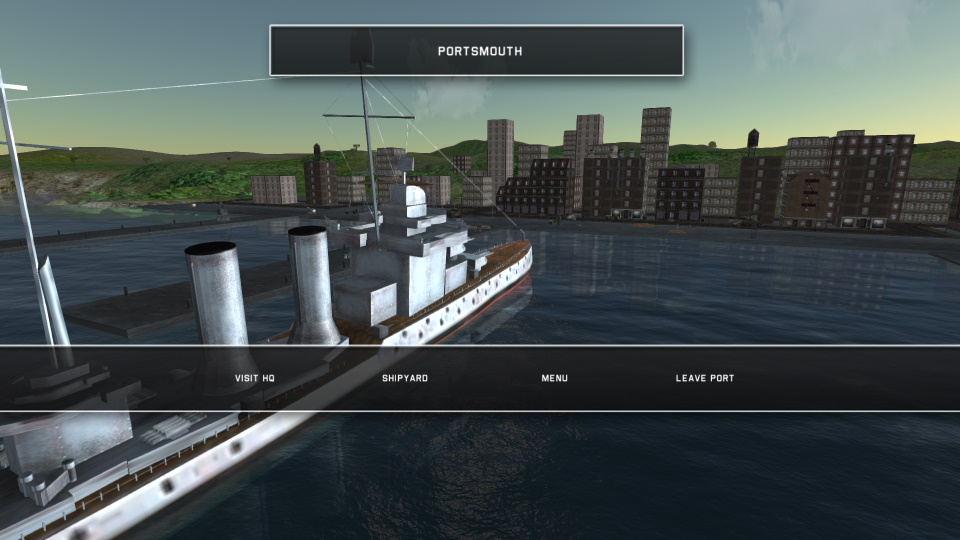This screenshot has height=540, width=960.
Task: Open the Shipyard
Action: coord(405,378)
